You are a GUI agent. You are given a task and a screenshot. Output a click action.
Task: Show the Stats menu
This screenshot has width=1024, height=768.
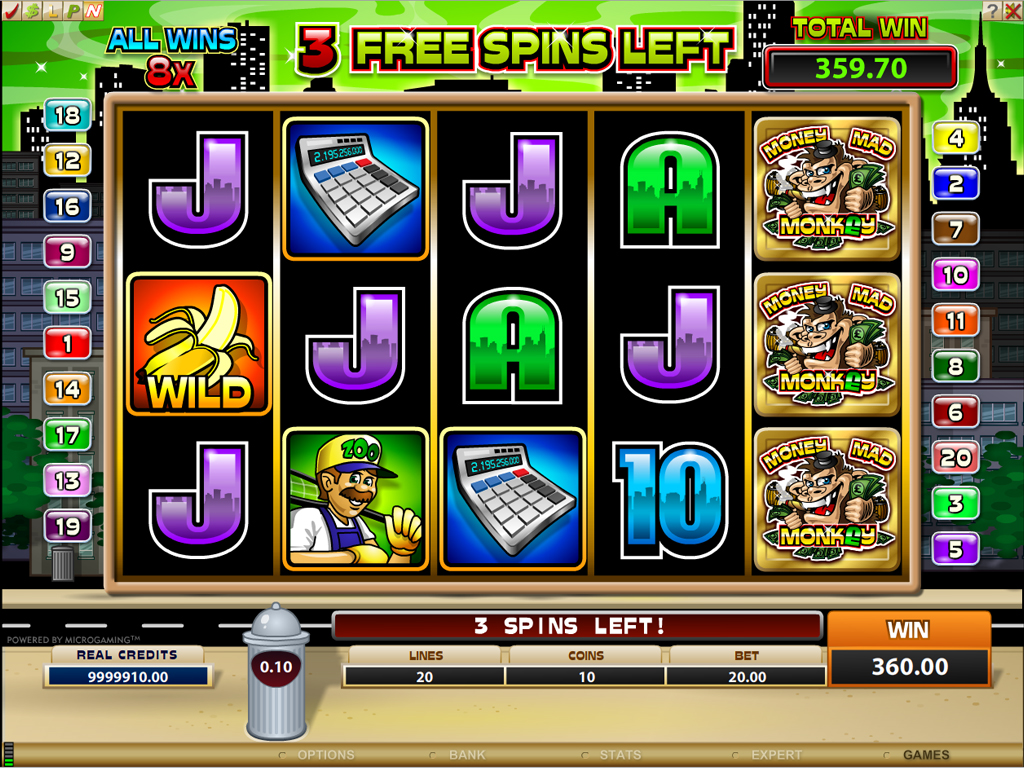tap(620, 755)
